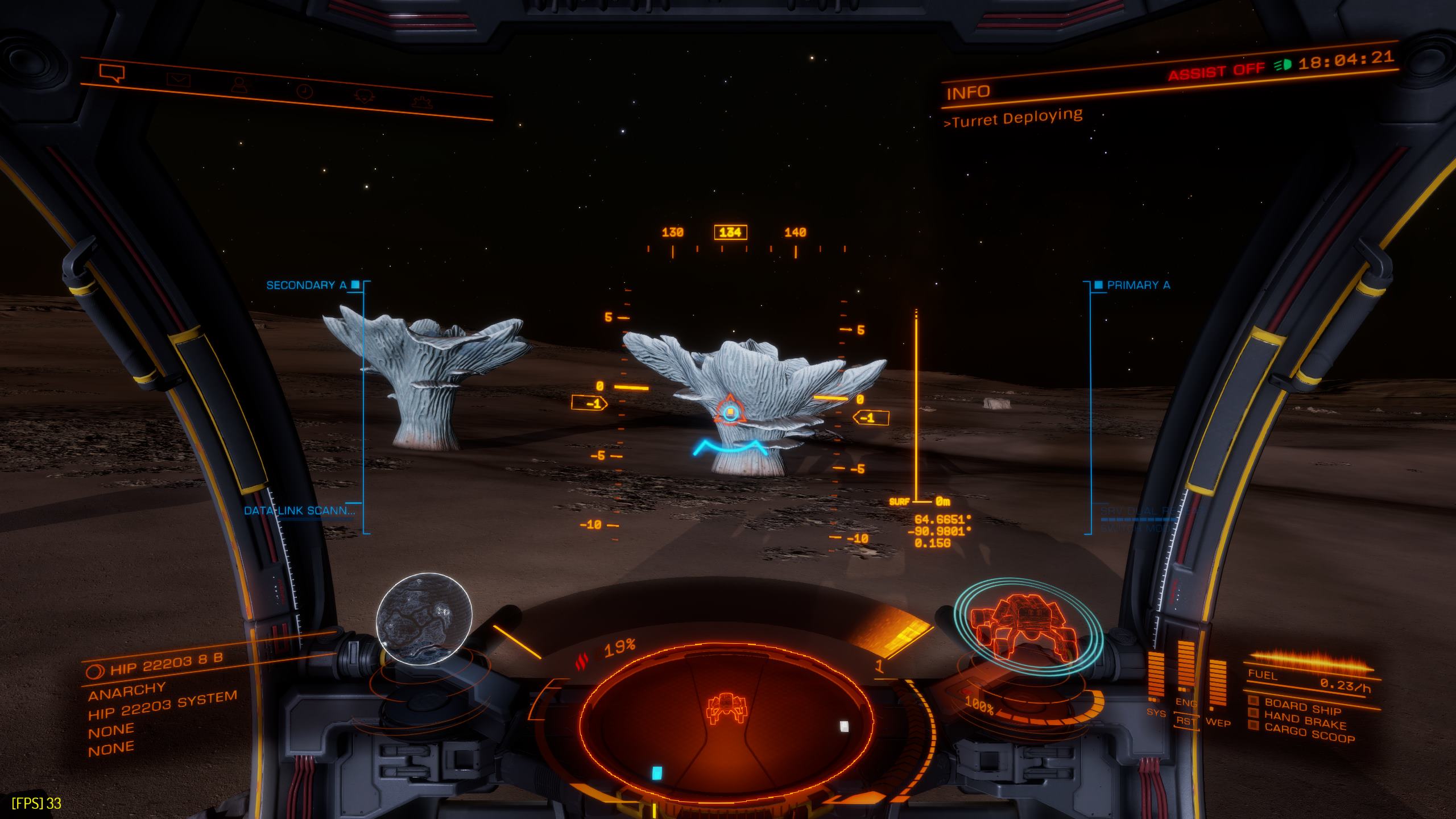Select the ENG power bar

click(1185, 668)
